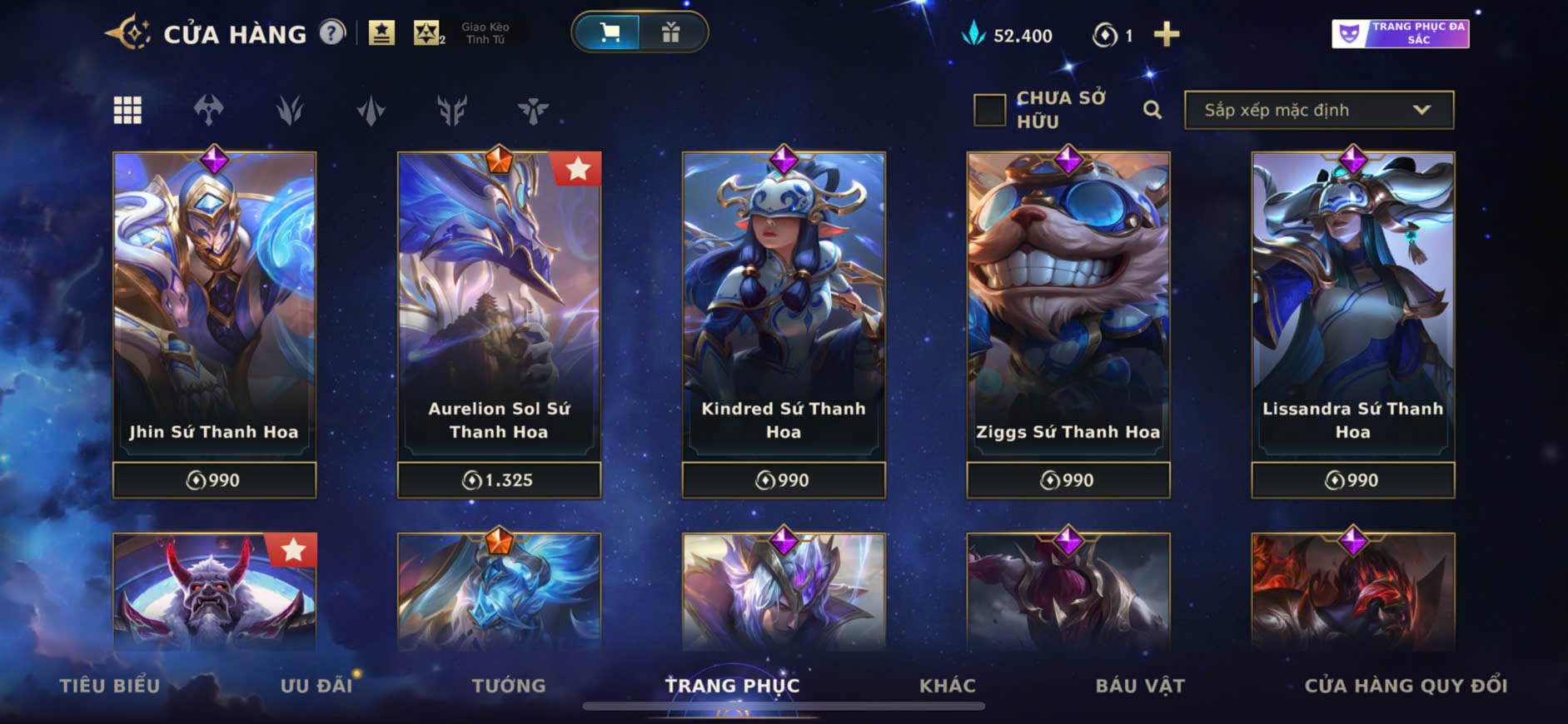
Task: Open the Cửa Hàng Quy Đổi tab
Action: point(1406,685)
